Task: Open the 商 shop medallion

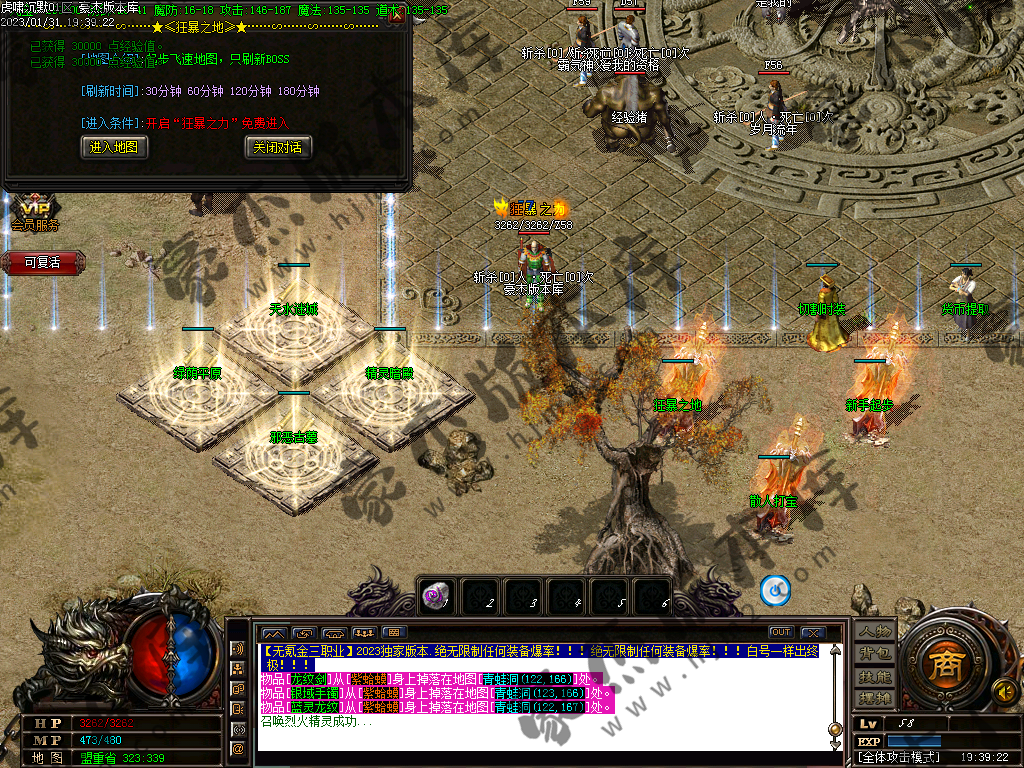Action: click(942, 663)
